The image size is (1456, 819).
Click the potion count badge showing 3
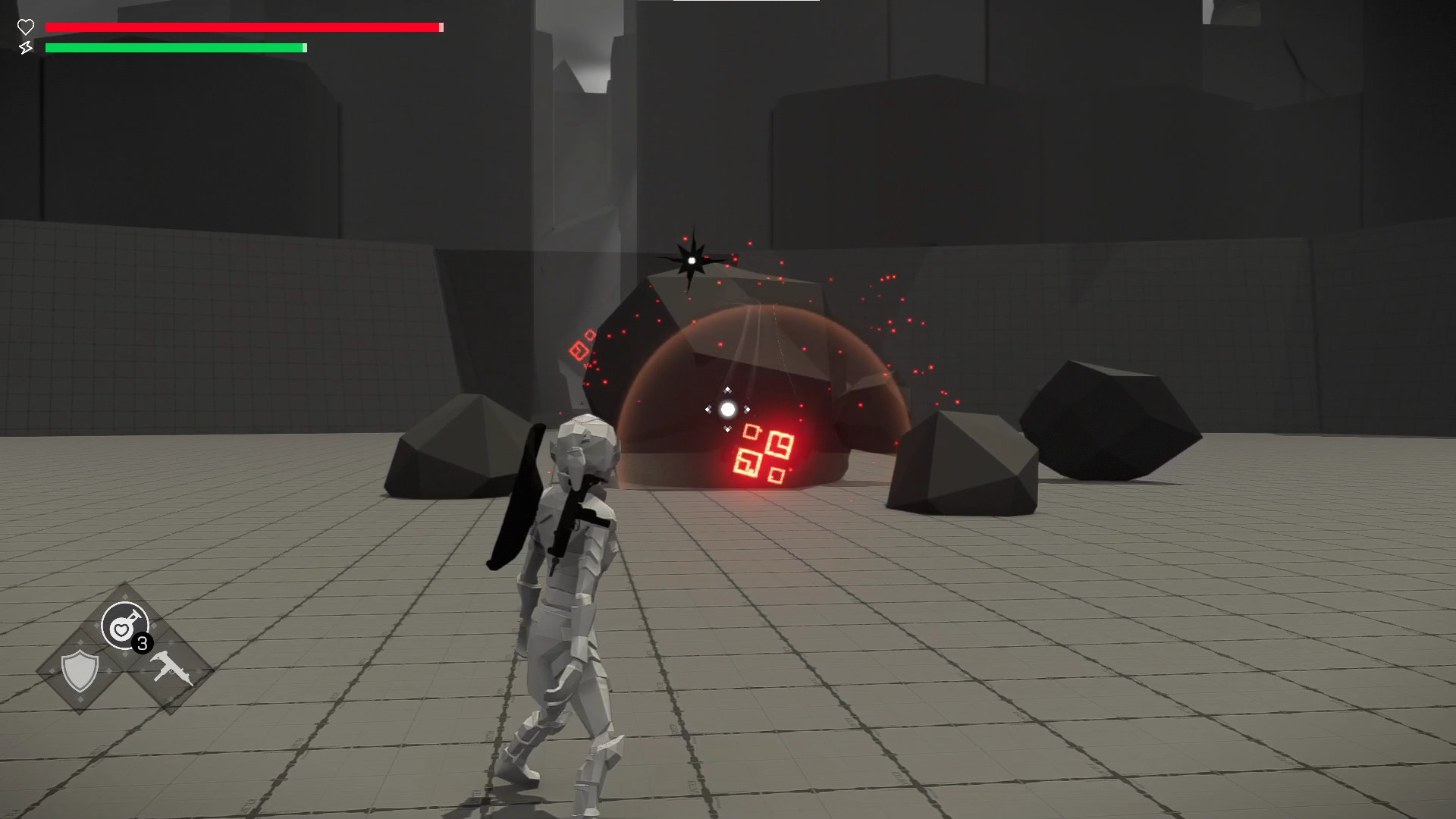tap(143, 642)
